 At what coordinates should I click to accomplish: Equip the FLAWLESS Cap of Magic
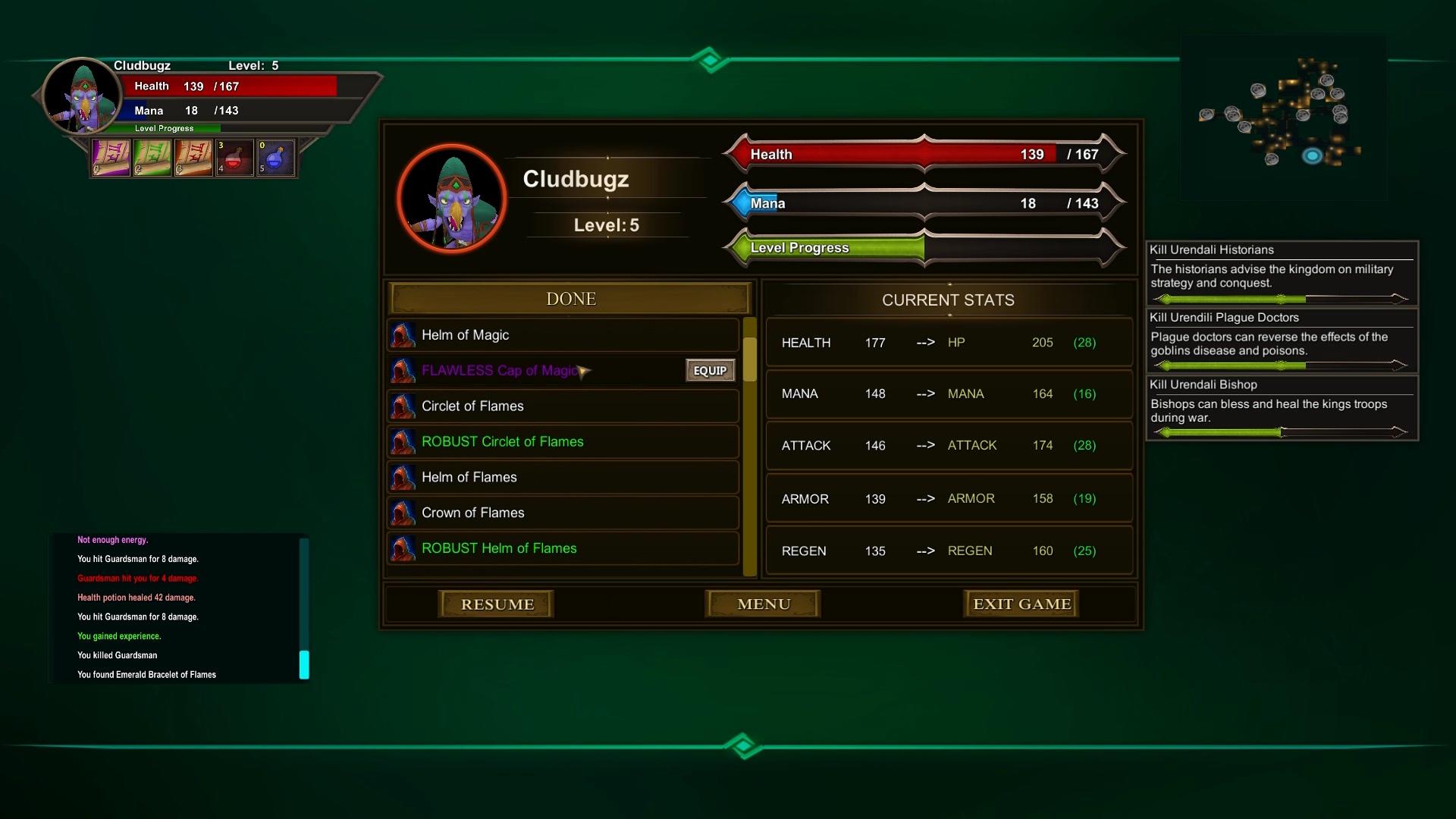click(x=710, y=370)
